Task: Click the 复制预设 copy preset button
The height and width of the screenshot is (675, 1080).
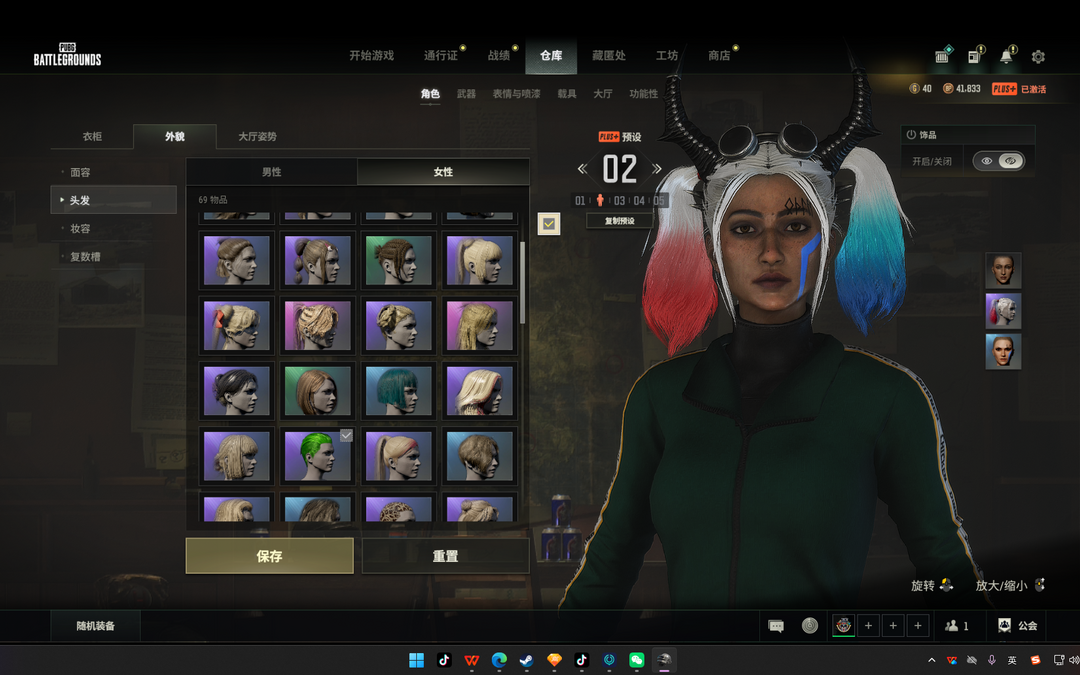Action: tap(620, 221)
